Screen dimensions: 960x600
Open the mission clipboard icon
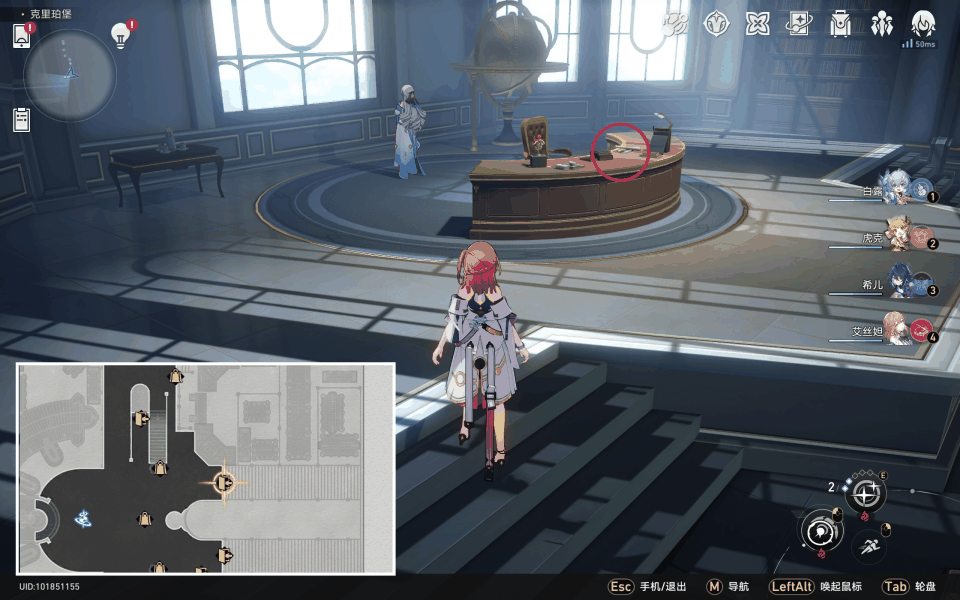[x=22, y=120]
